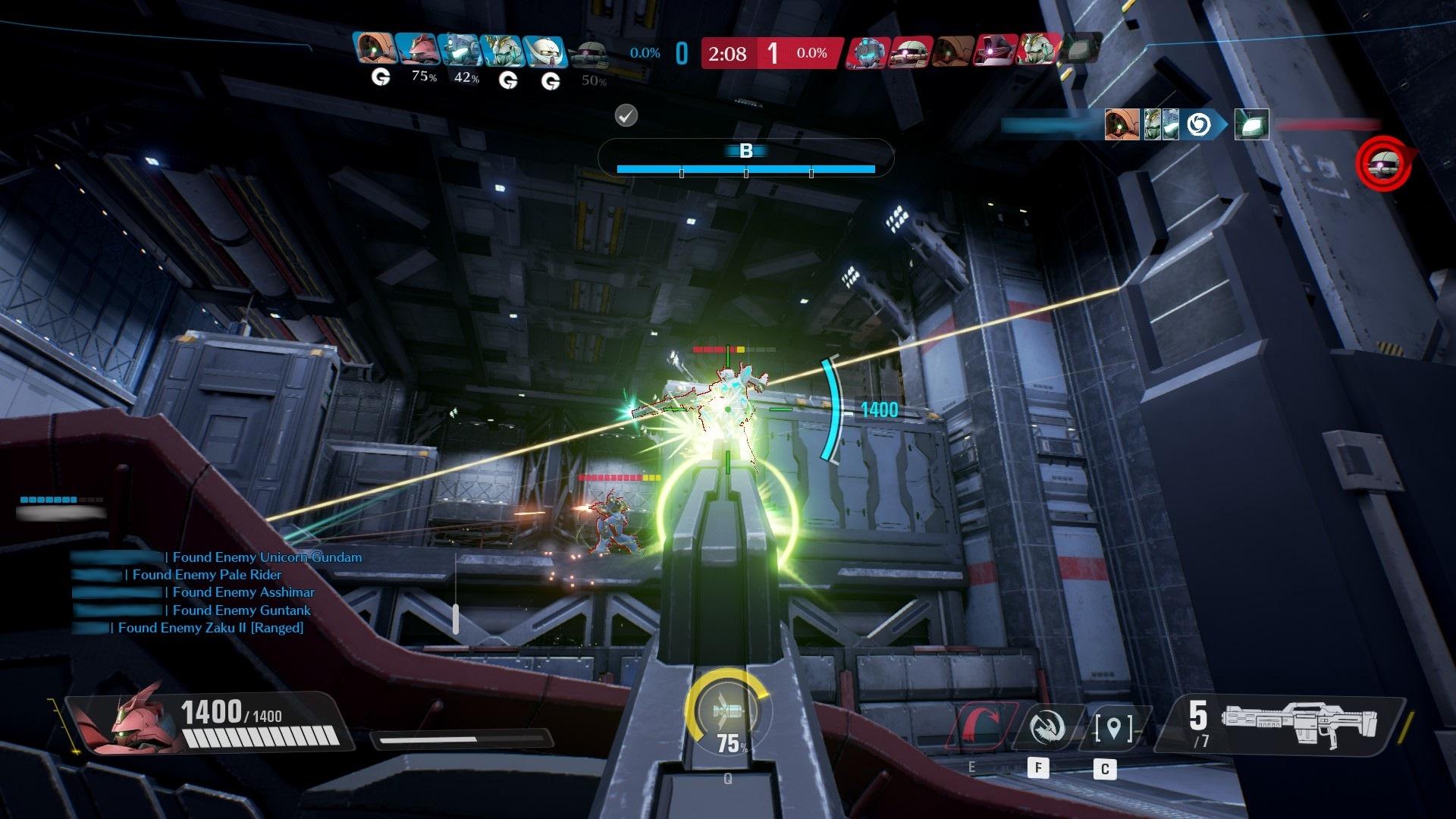Select the "Found Enemy Unicorn Gundam" chat line

[267, 557]
